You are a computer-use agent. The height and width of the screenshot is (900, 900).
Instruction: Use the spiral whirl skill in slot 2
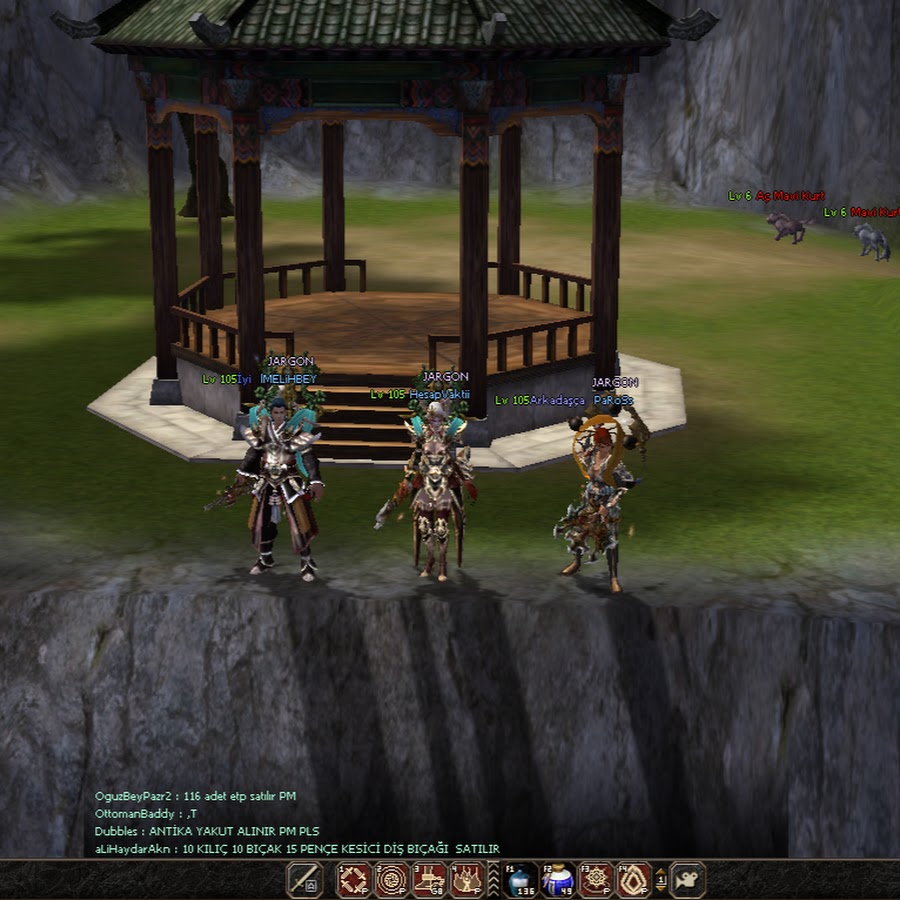coord(391,880)
